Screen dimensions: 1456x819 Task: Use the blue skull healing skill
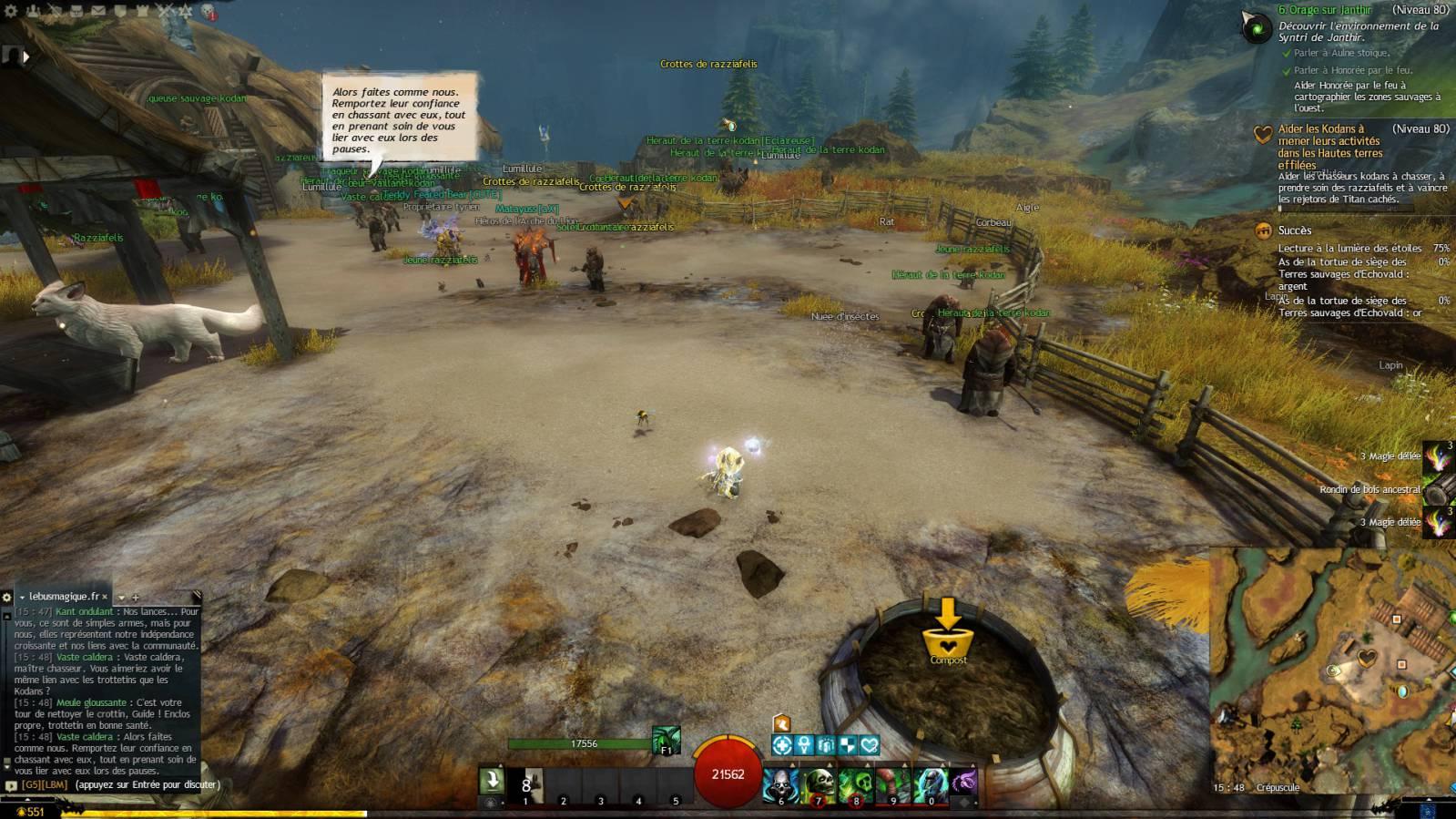(x=780, y=784)
